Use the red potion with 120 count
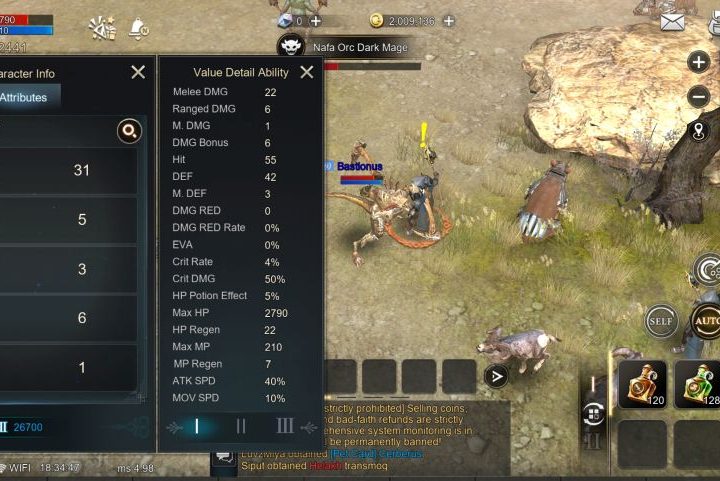Viewport: 720px width, 481px height. pos(642,385)
